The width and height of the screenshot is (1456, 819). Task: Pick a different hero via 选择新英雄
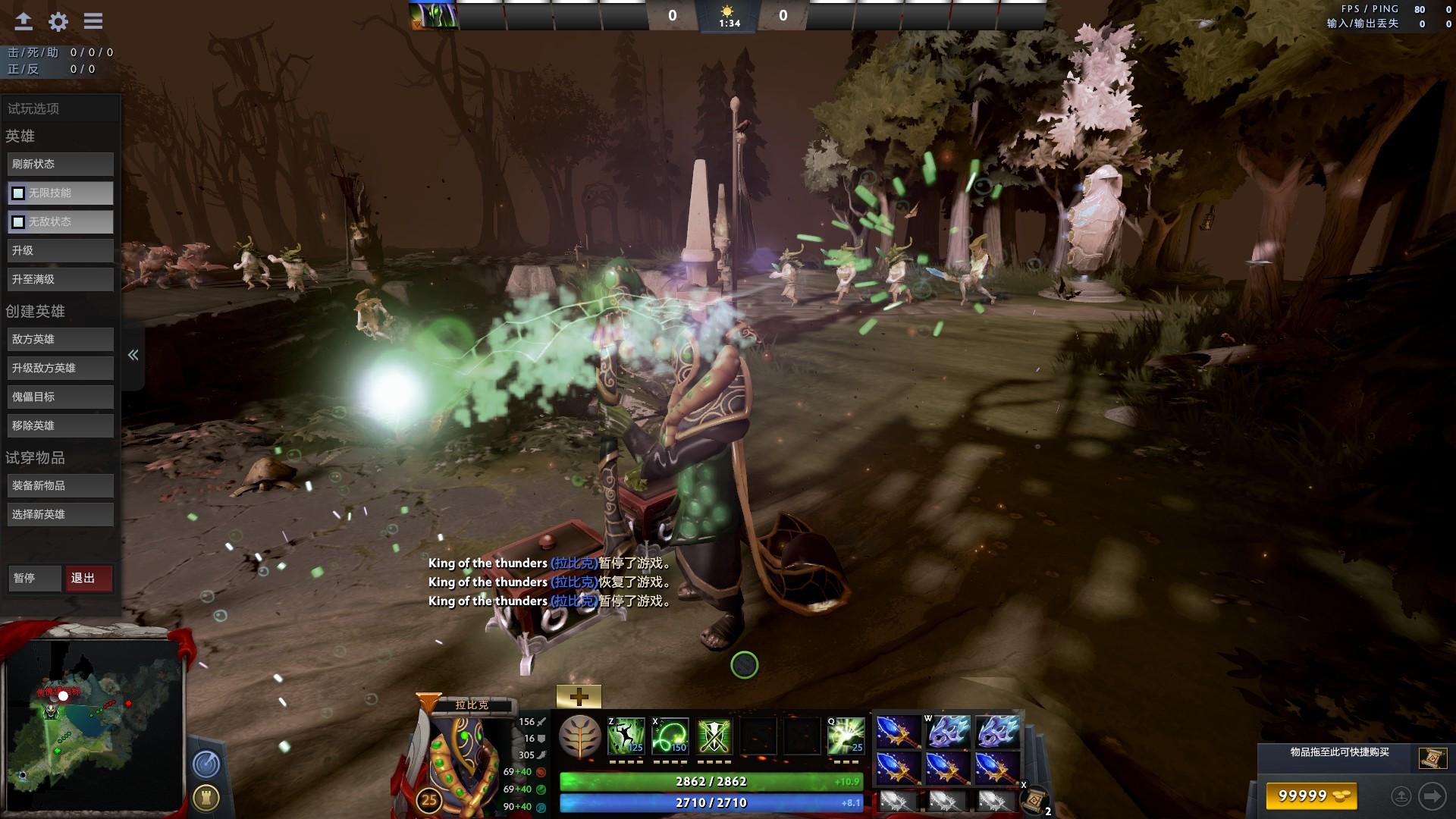coord(61,514)
